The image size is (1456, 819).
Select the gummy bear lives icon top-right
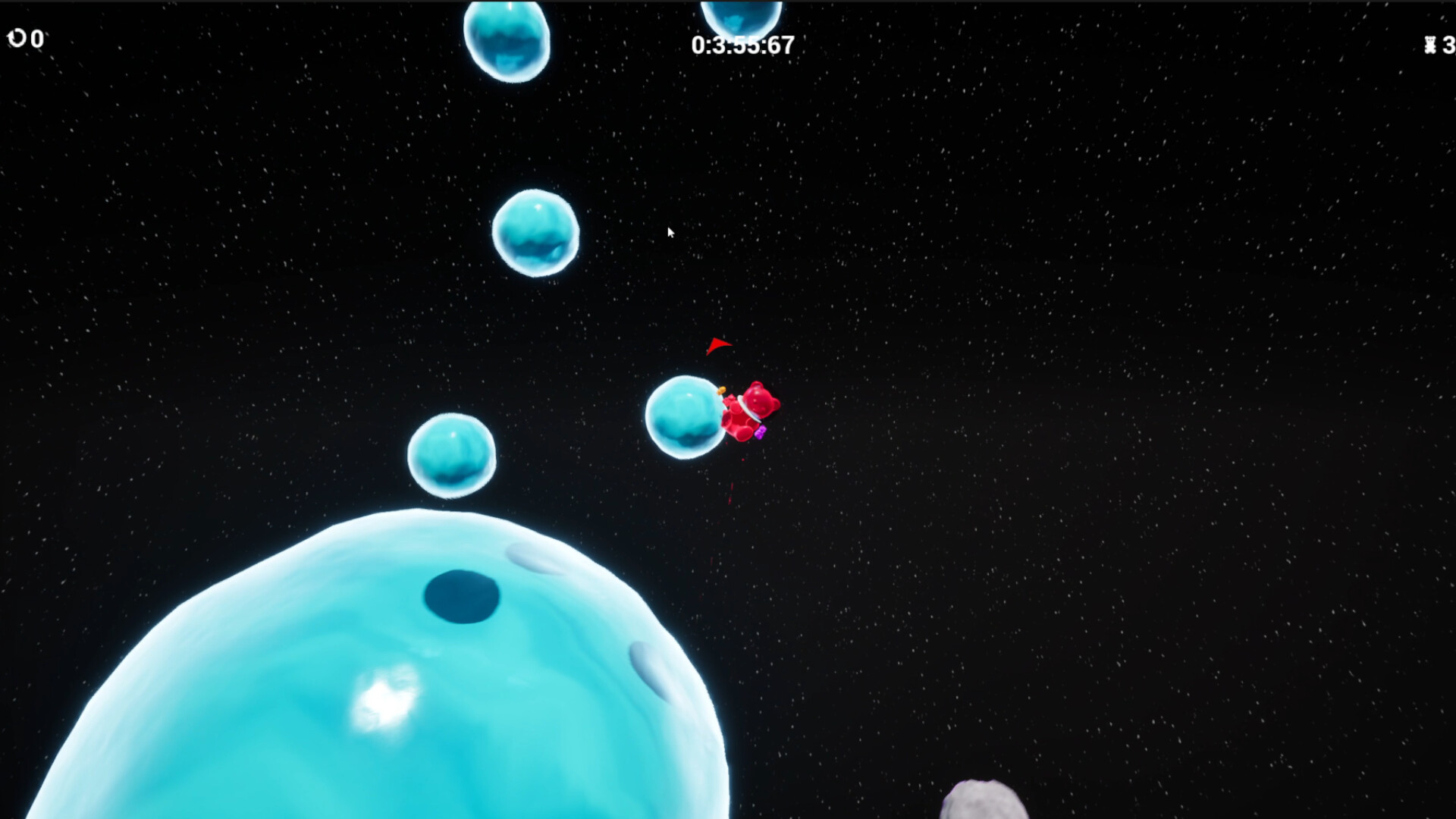click(x=1429, y=45)
